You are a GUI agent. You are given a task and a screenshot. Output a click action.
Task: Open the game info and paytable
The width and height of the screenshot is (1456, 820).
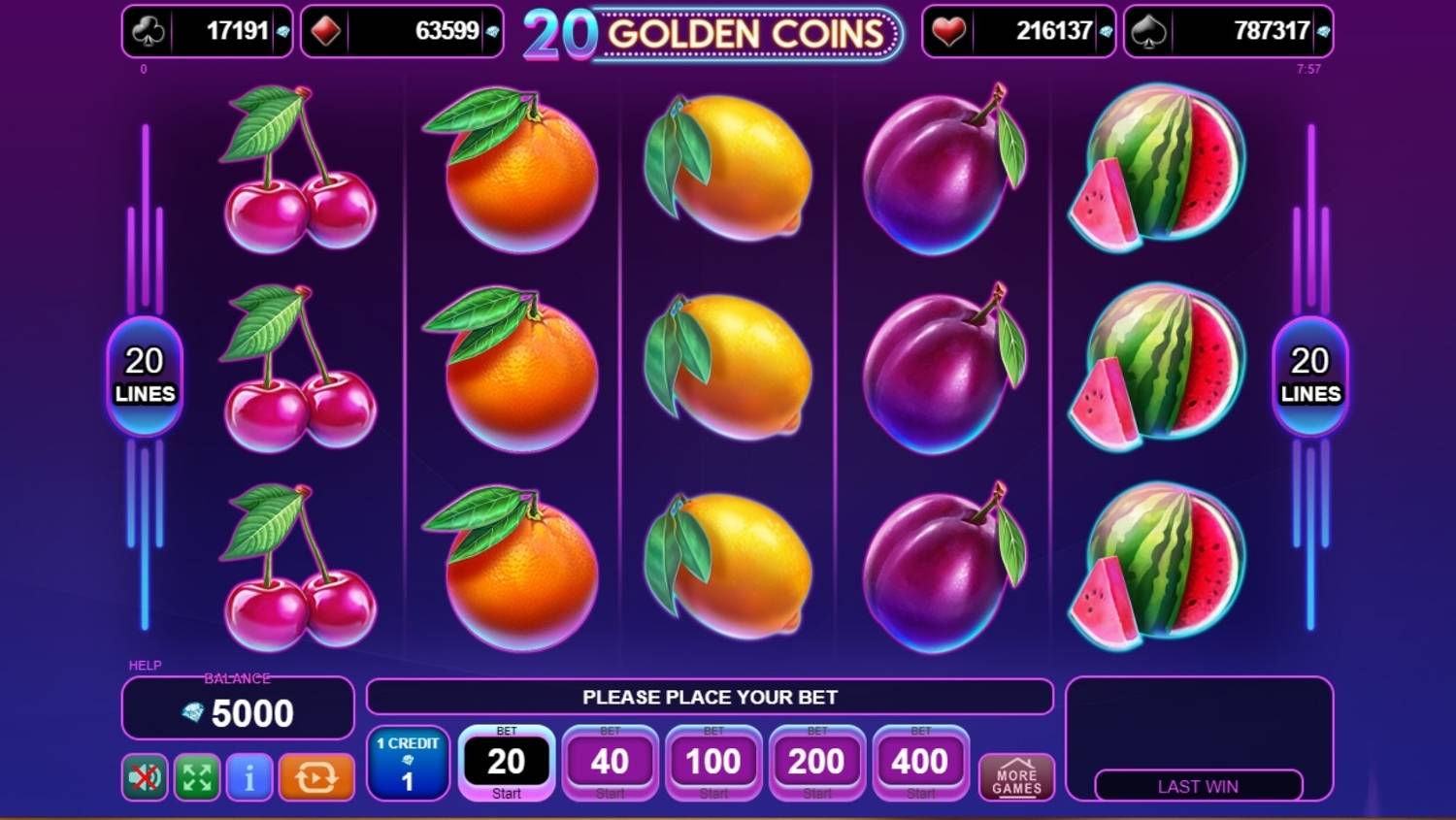coord(248,777)
